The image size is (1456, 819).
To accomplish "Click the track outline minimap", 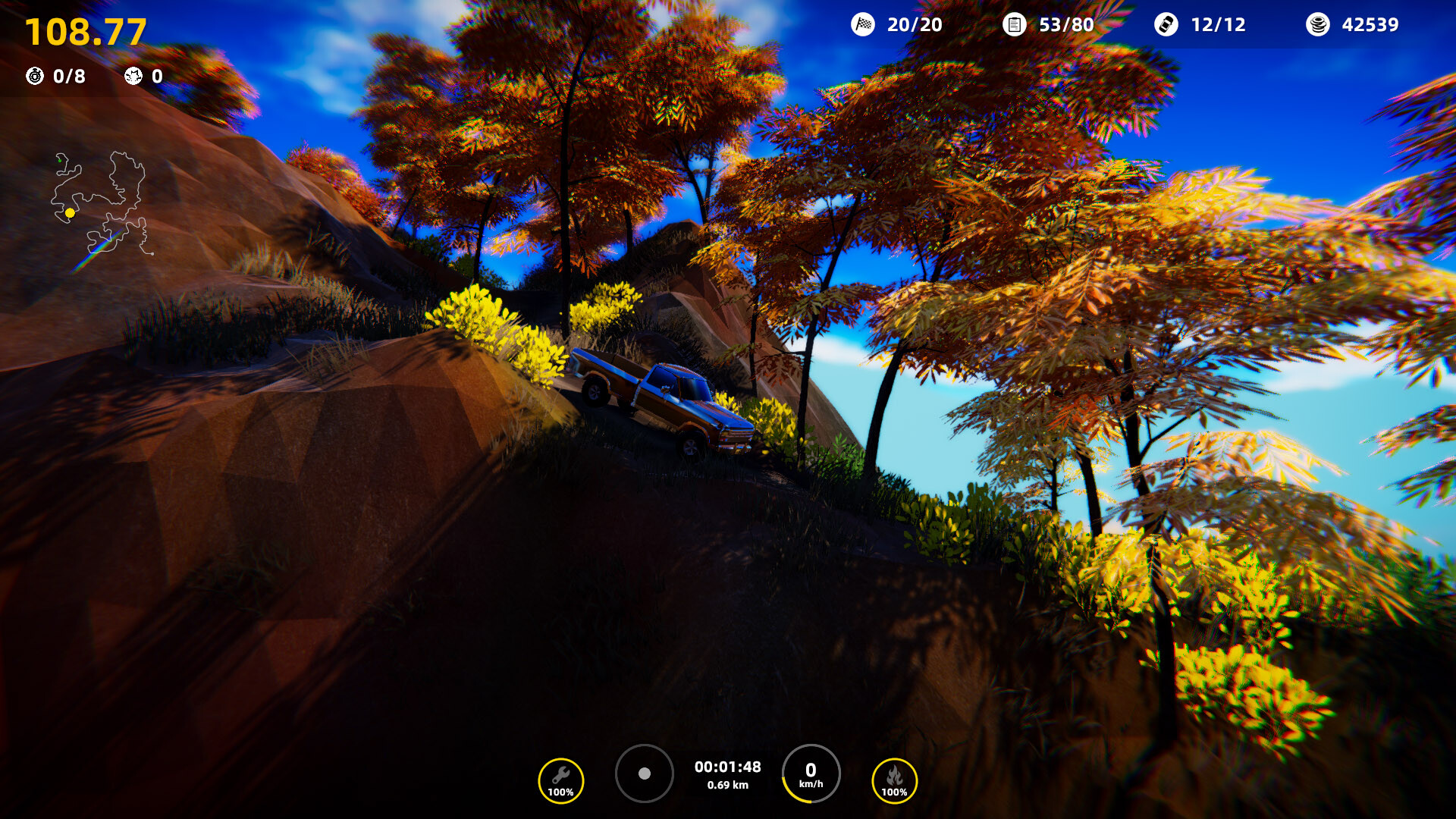I will 101,203.
